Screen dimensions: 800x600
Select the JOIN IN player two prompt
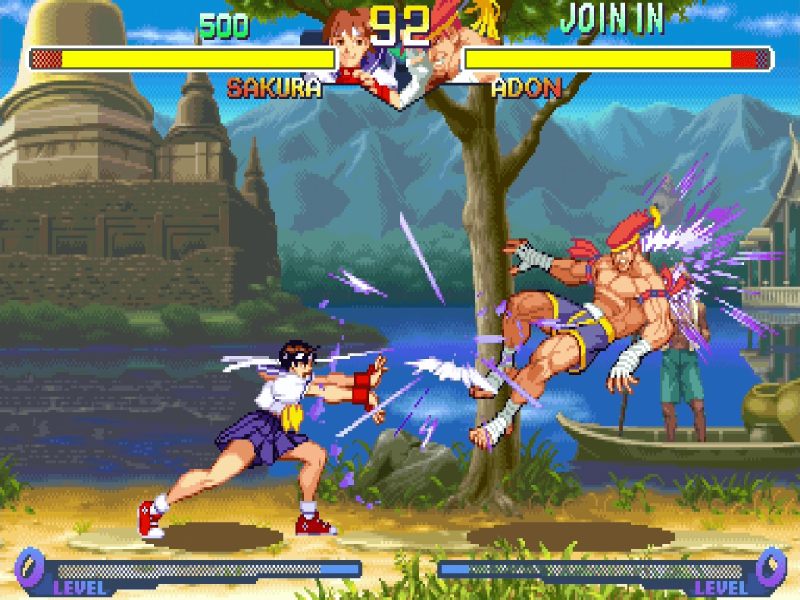[x=611, y=19]
